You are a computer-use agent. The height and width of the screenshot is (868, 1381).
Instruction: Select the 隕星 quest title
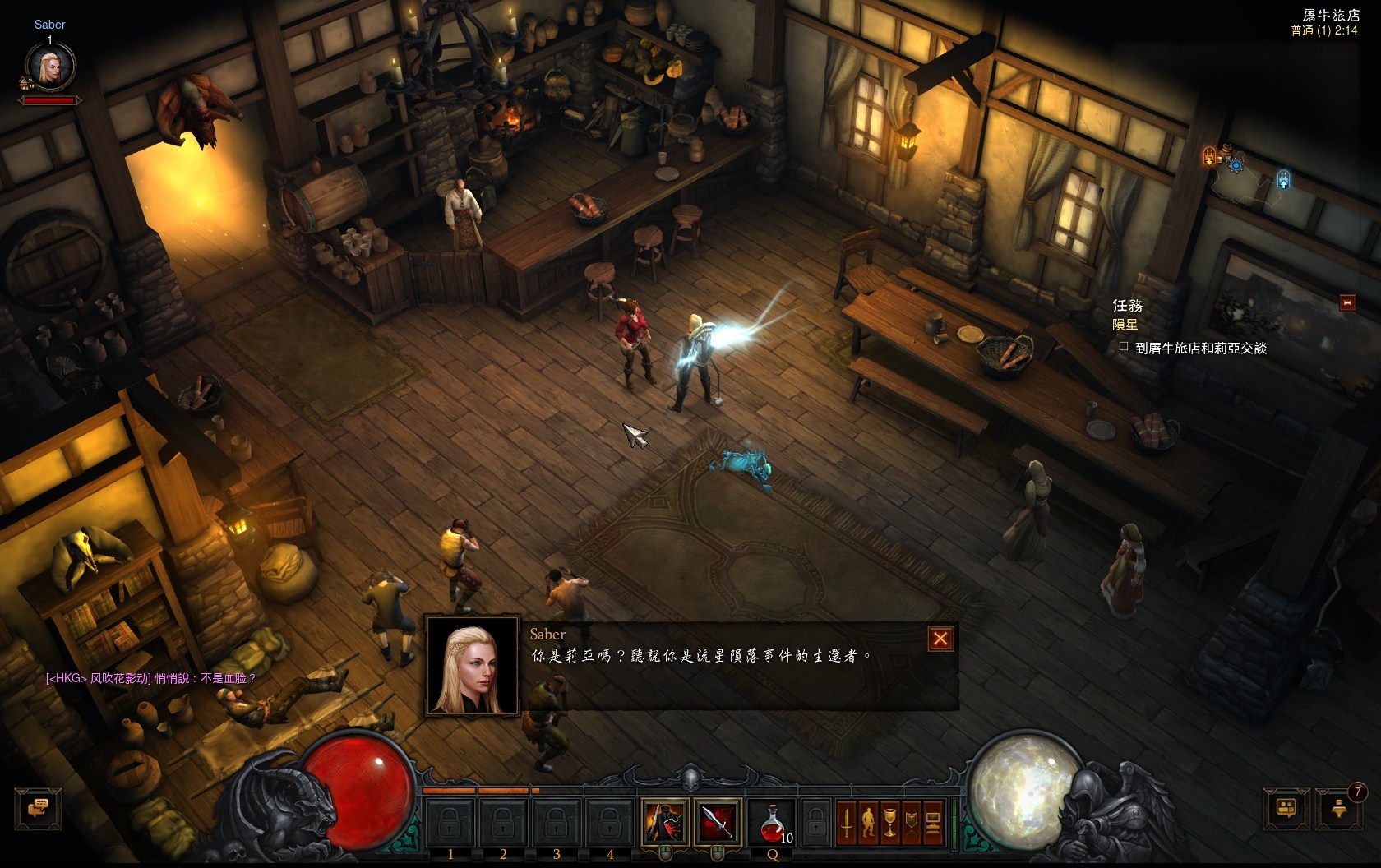[x=1125, y=325]
